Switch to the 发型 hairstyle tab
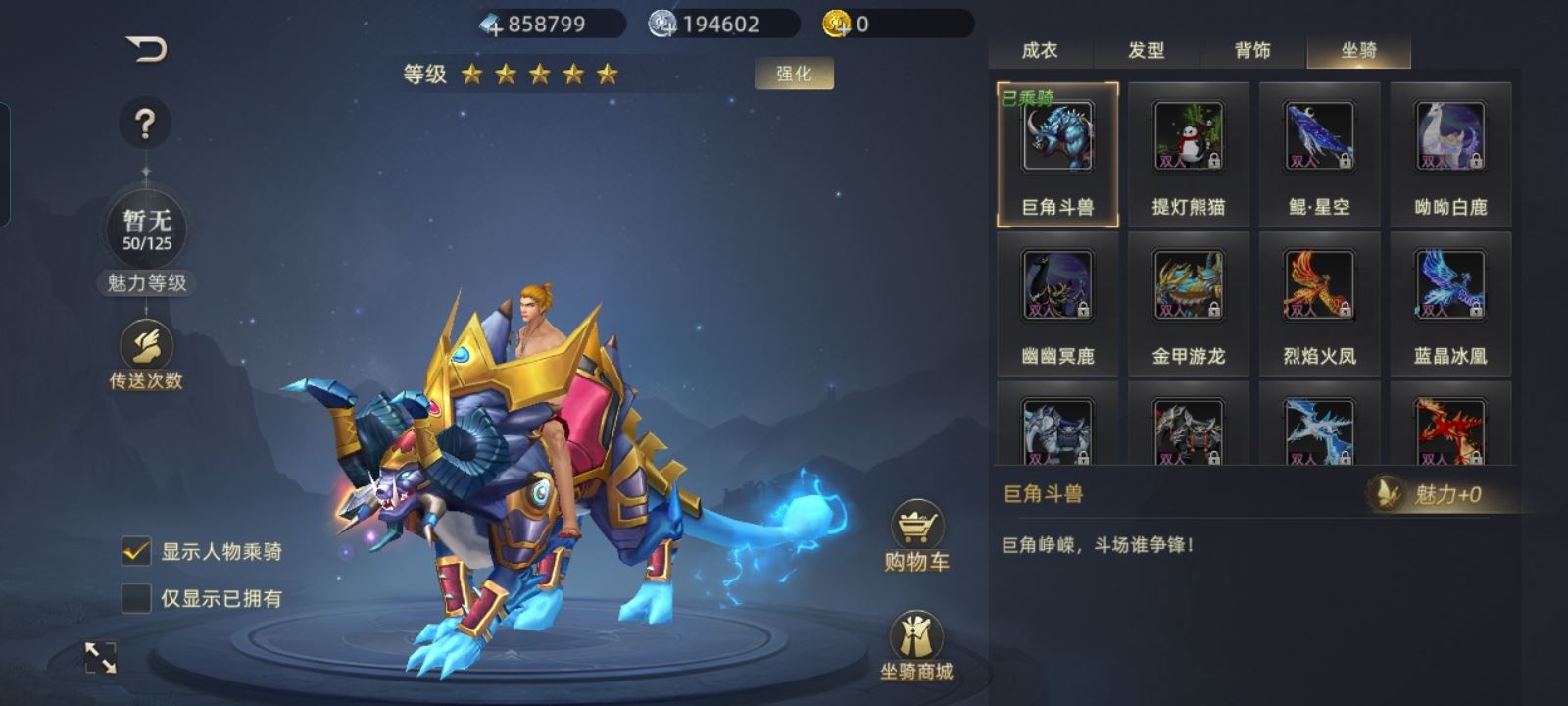The width and height of the screenshot is (1568, 706). [x=1146, y=50]
